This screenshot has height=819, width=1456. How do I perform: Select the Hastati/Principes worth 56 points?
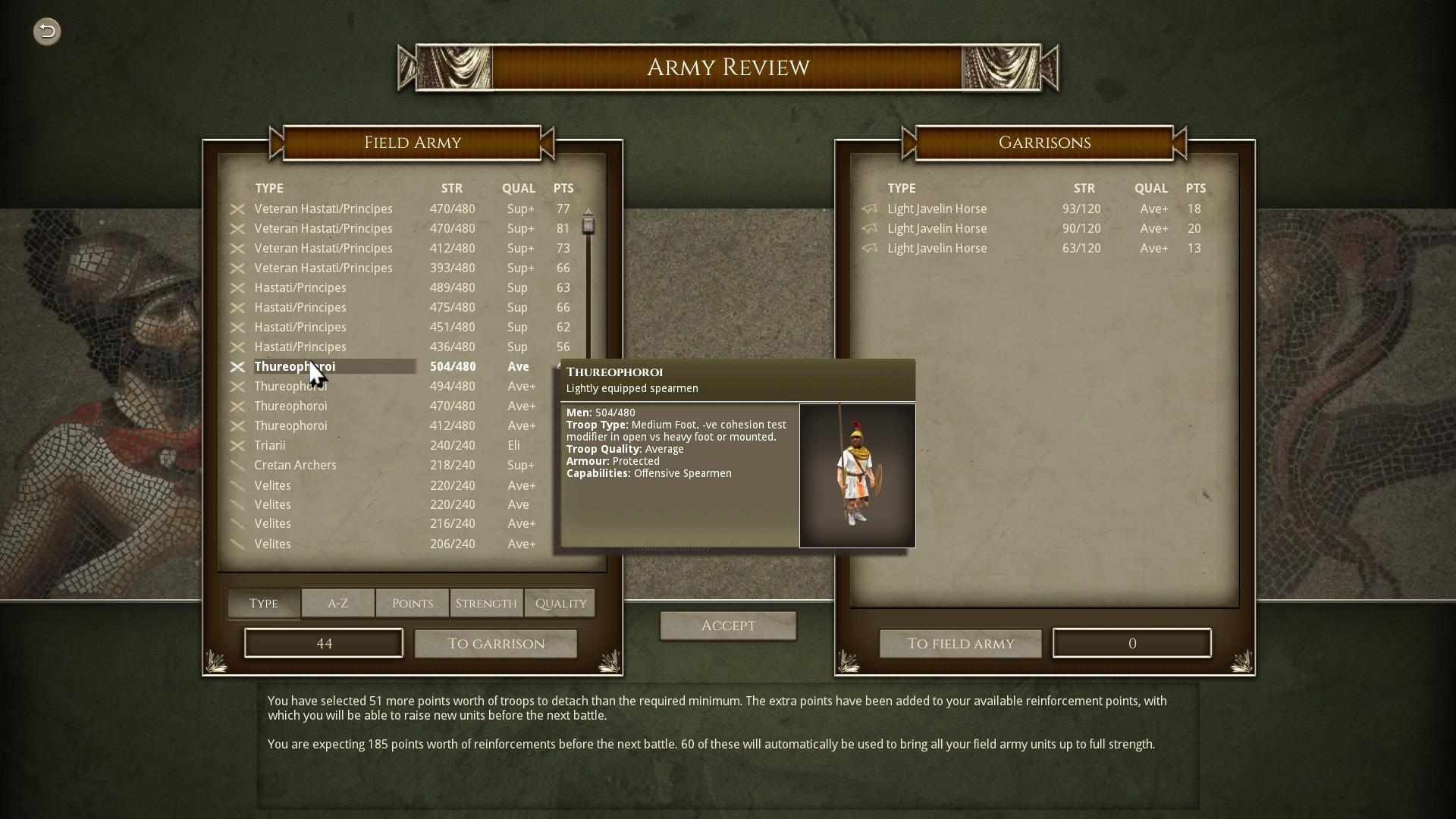click(x=300, y=347)
